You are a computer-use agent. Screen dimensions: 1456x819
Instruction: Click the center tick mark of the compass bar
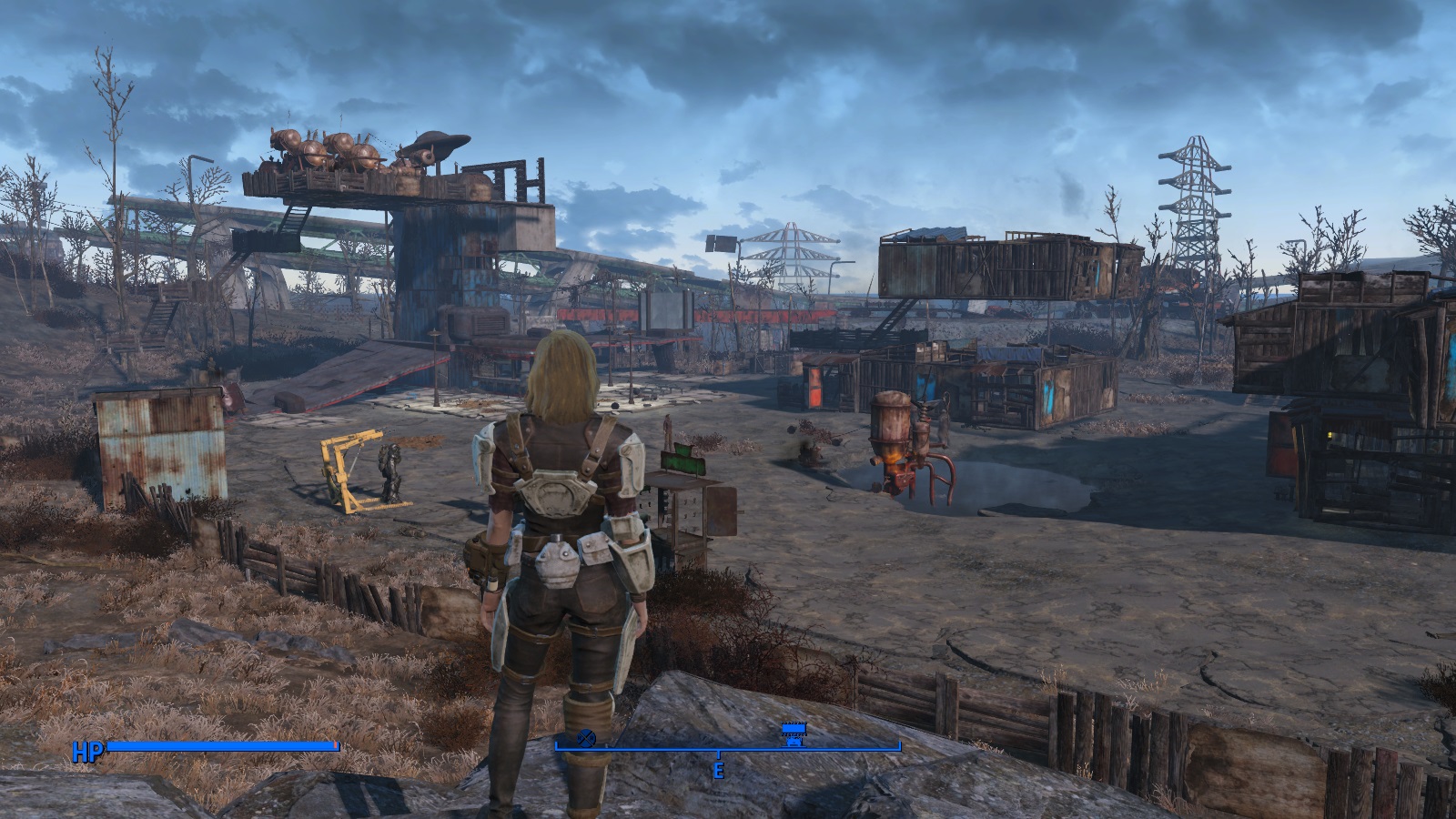coord(719,753)
